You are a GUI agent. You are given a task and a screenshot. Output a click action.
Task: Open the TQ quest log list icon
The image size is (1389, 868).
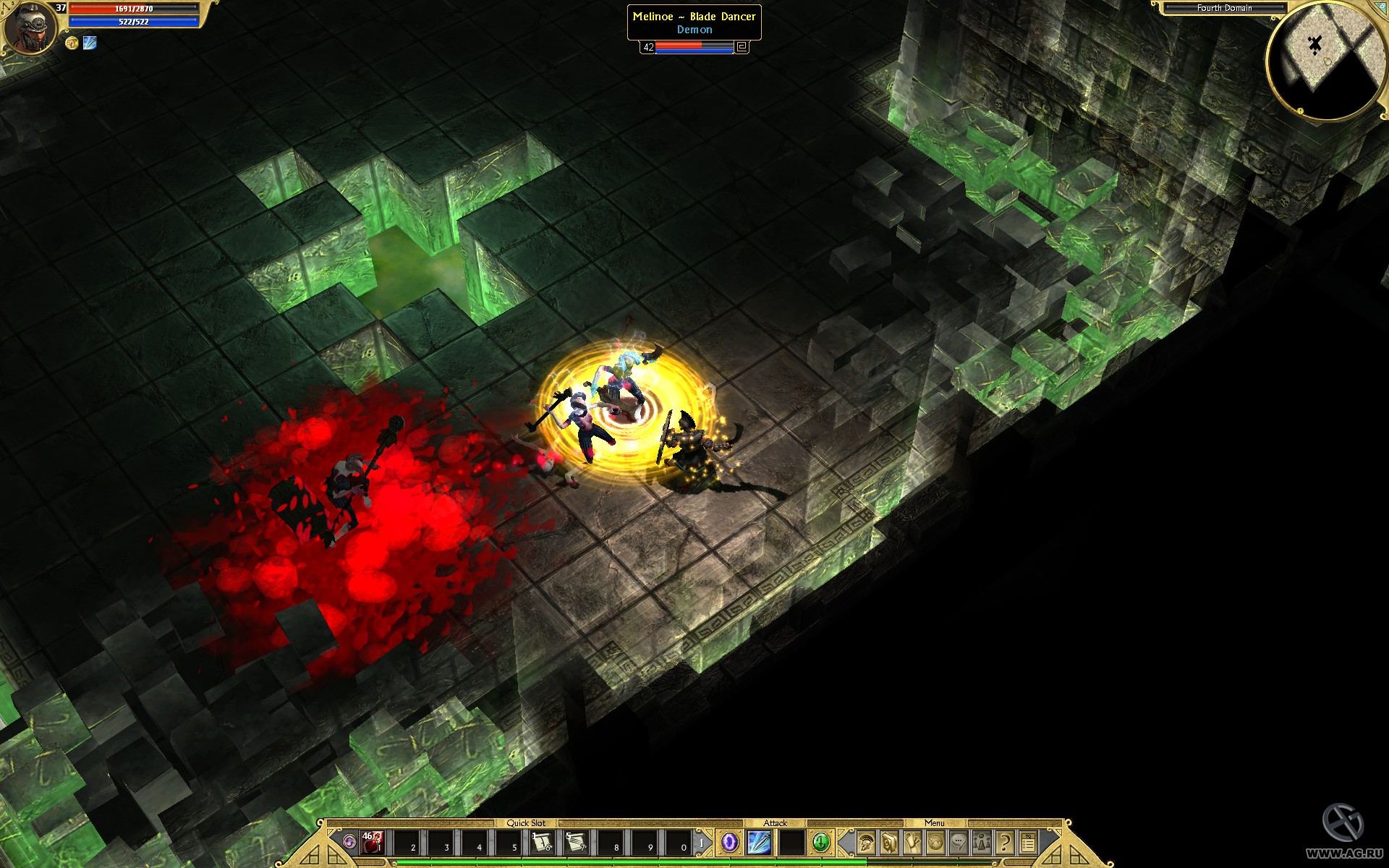(1028, 841)
